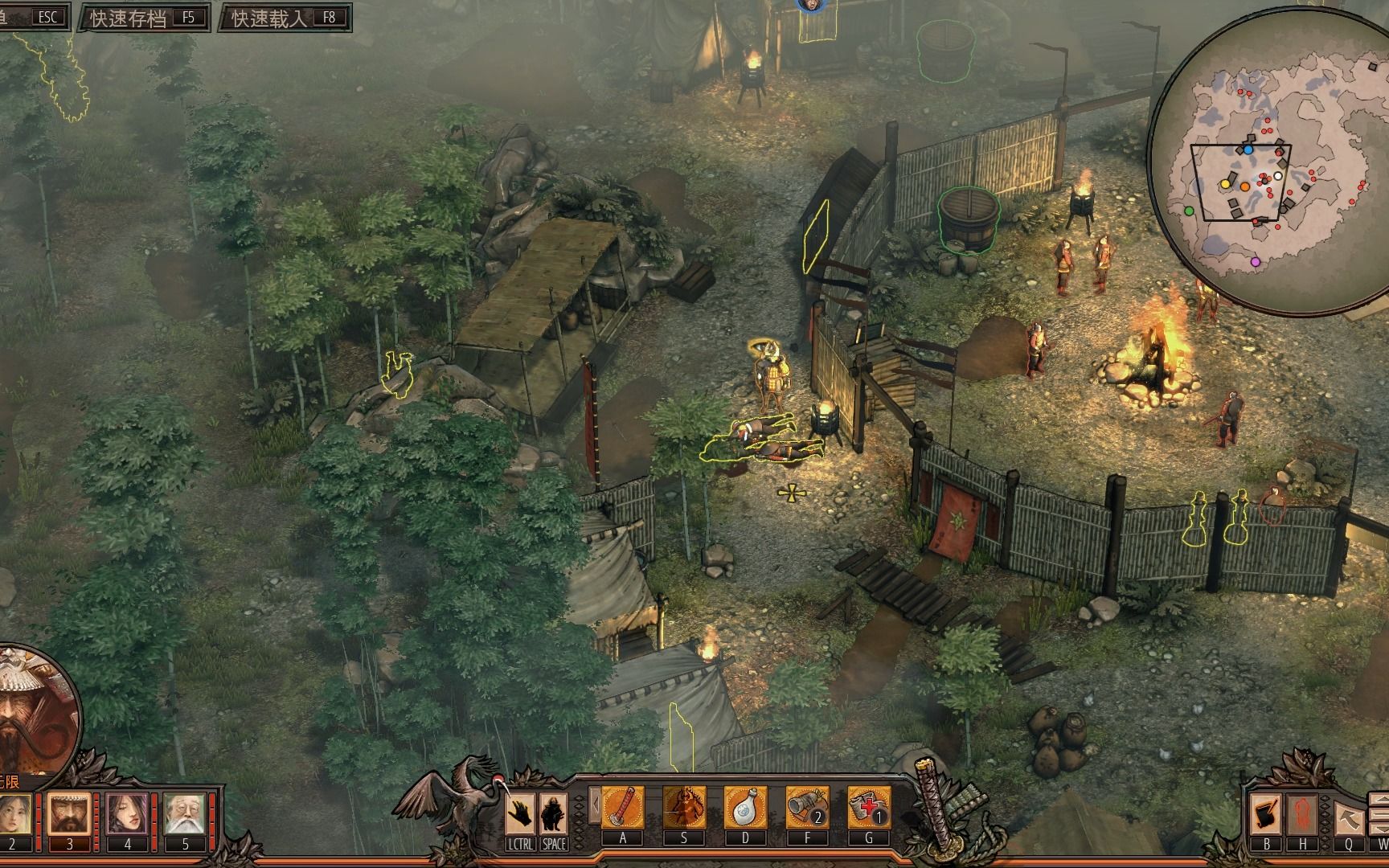Activate the black hand interact icon
Screen dimensions: 1389x868
(x=521, y=814)
